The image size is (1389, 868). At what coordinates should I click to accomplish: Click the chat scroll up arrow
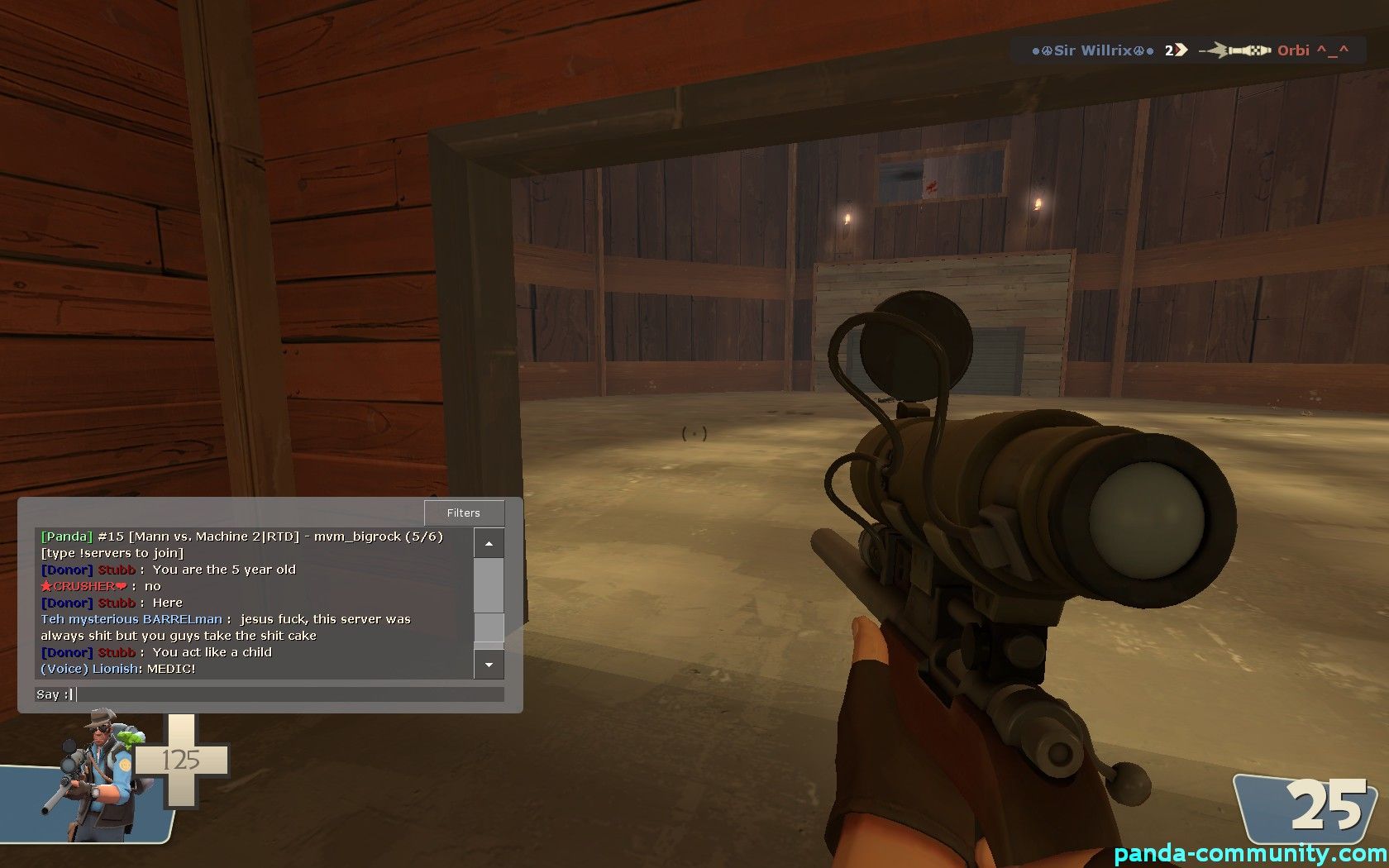click(x=489, y=543)
